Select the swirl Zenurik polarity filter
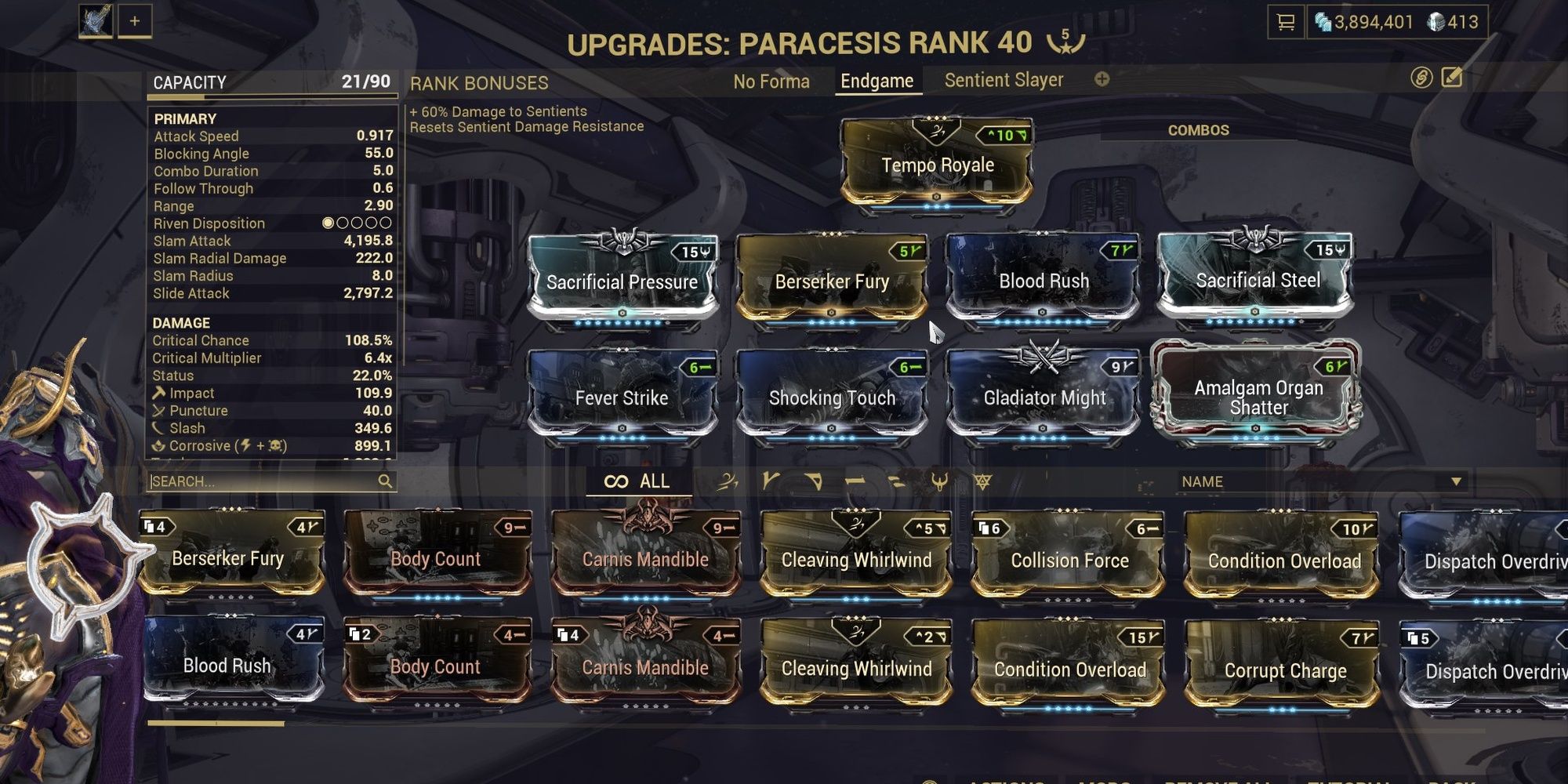This screenshot has height=784, width=1568. pos(728,481)
